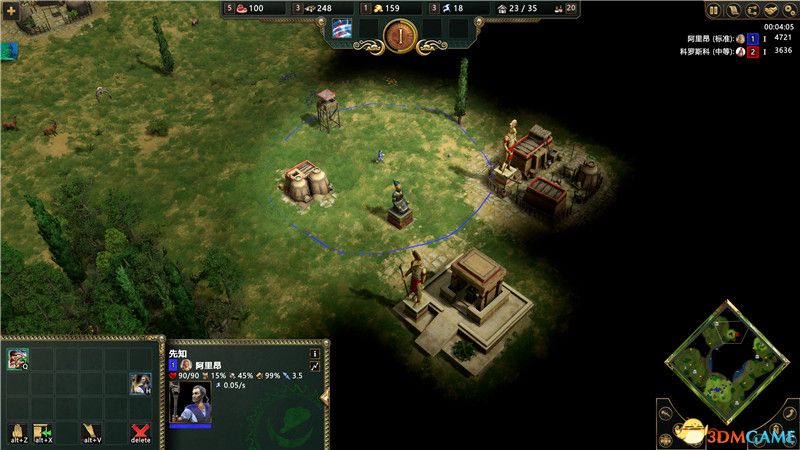Activate the H ability in the command grid
This screenshot has width=800, height=450.
(x=140, y=384)
